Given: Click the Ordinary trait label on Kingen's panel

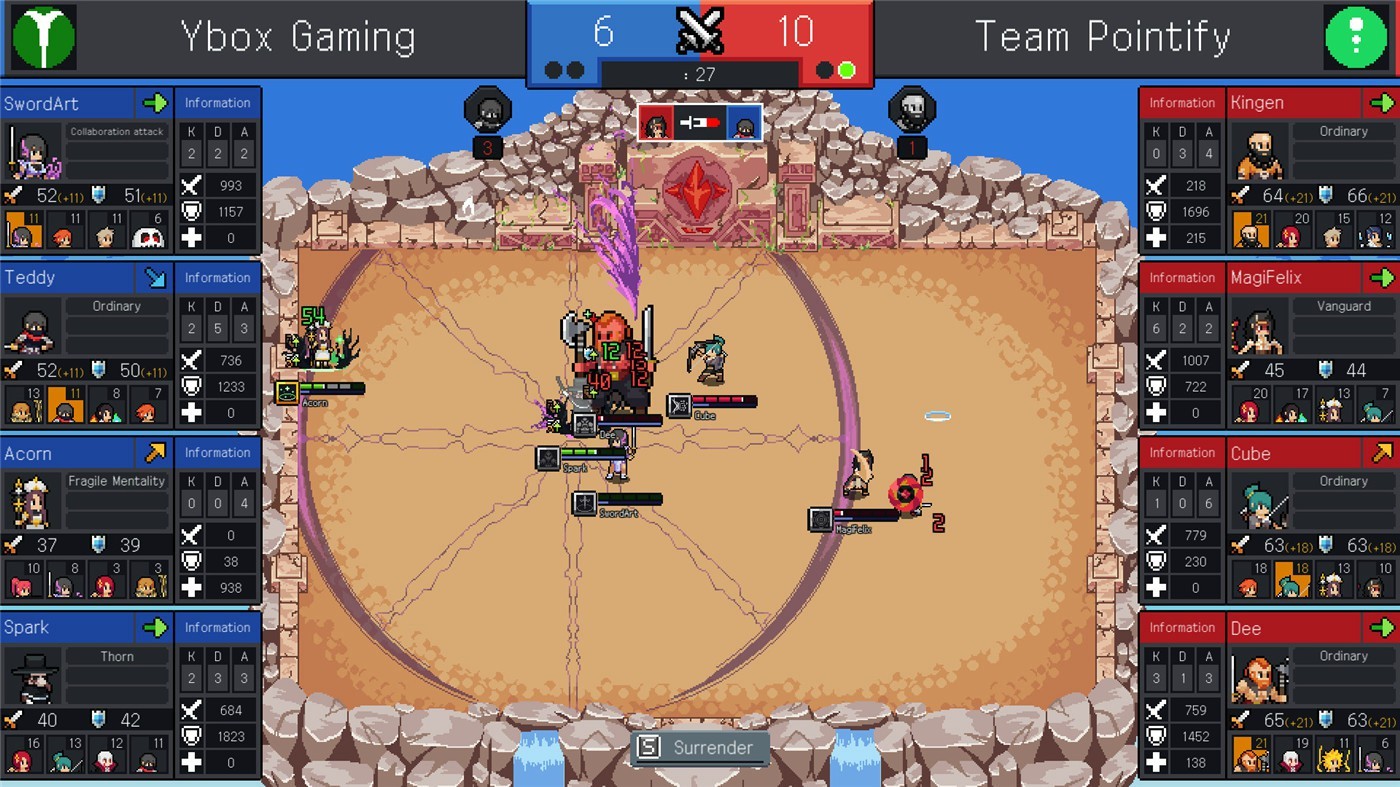Looking at the screenshot, I should point(1344,131).
